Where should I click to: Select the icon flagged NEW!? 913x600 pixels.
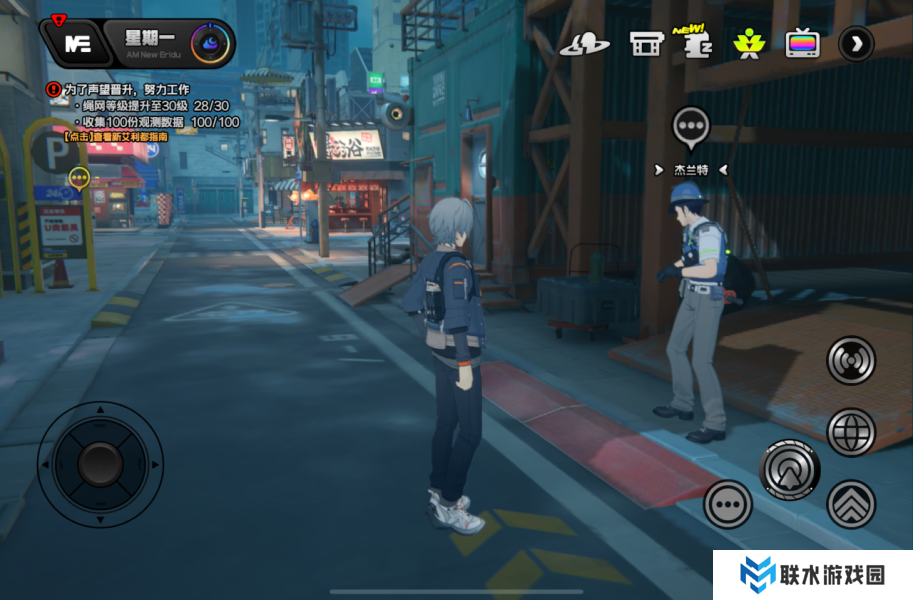coord(693,44)
